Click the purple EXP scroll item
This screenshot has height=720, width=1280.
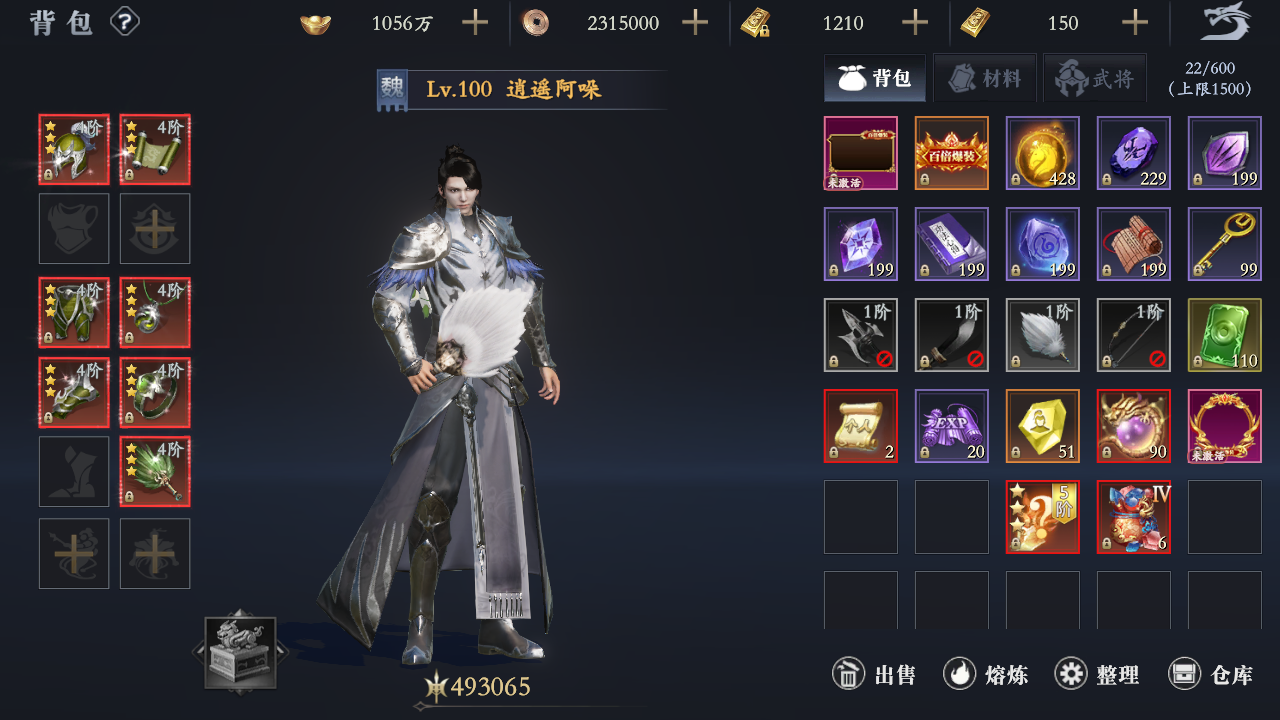(951, 426)
